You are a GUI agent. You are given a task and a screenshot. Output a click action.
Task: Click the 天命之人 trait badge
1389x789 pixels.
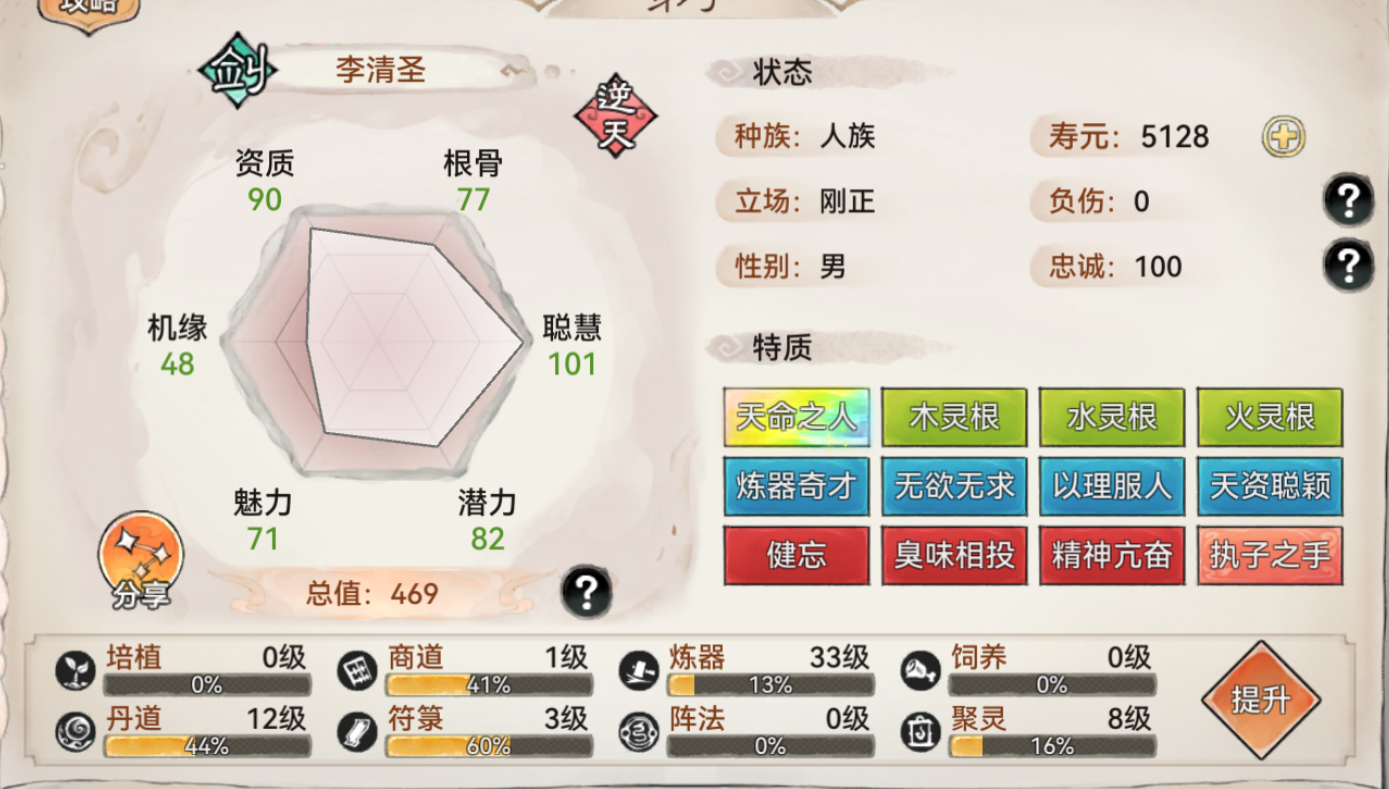(x=796, y=417)
